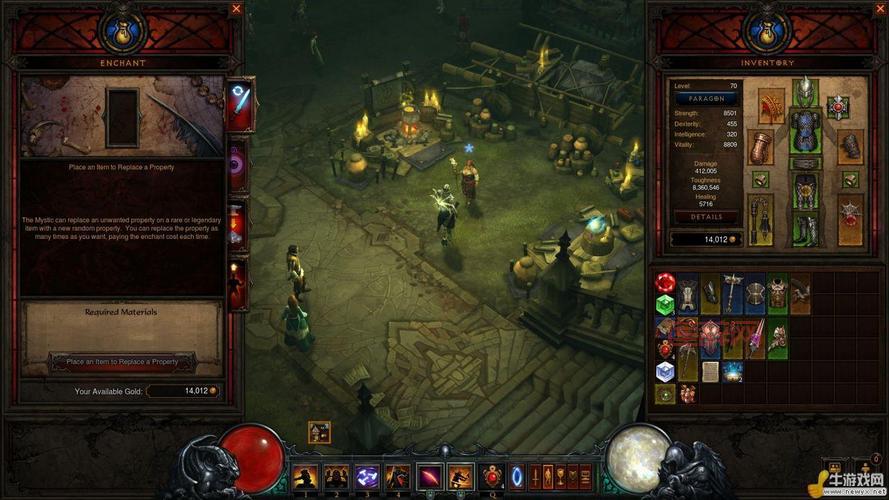This screenshot has width=889, height=500.
Task: Activate the red slash skill on hotbar
Action: tap(429, 477)
